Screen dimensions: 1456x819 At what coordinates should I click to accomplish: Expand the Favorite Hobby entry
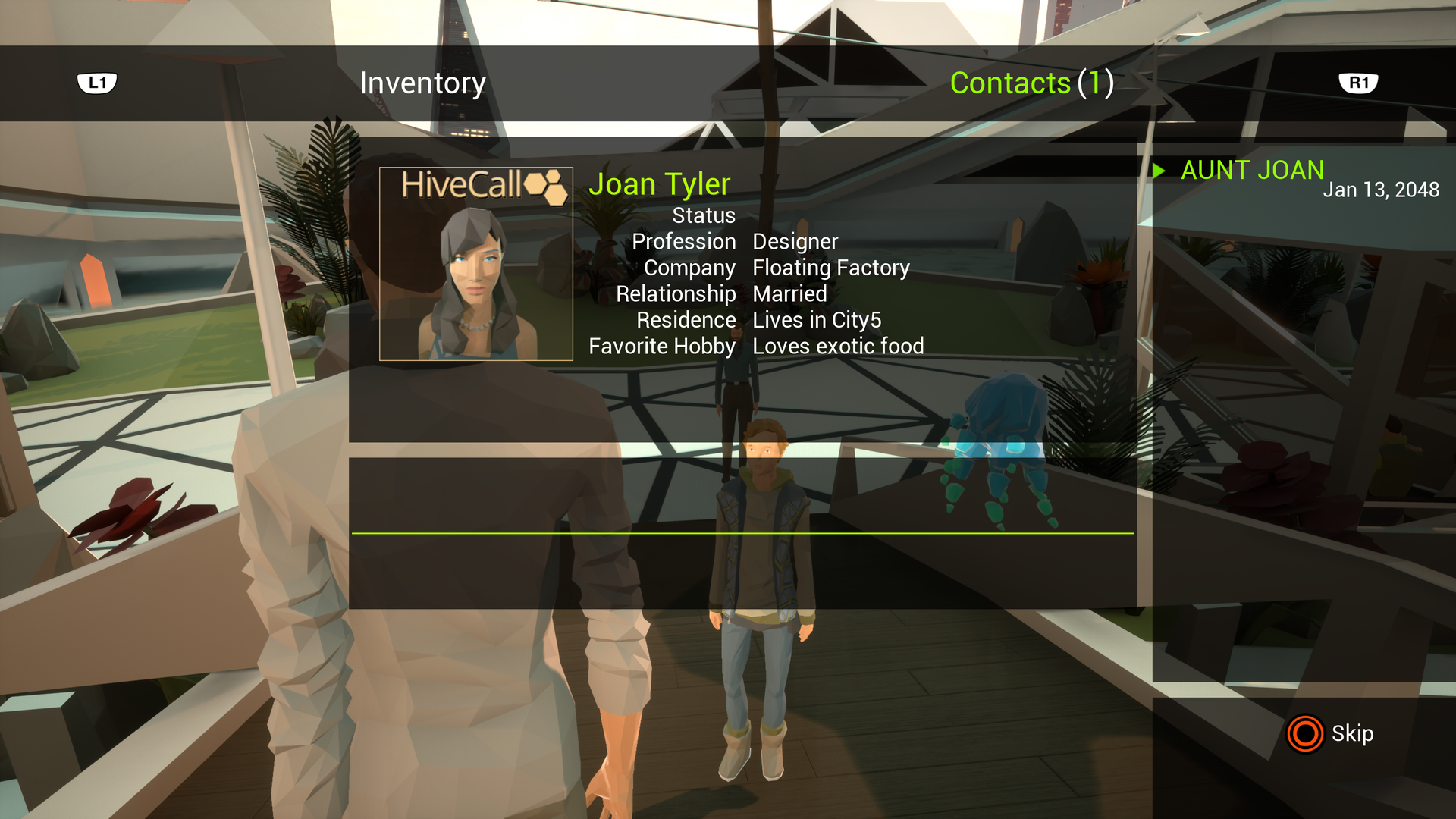tap(755, 346)
